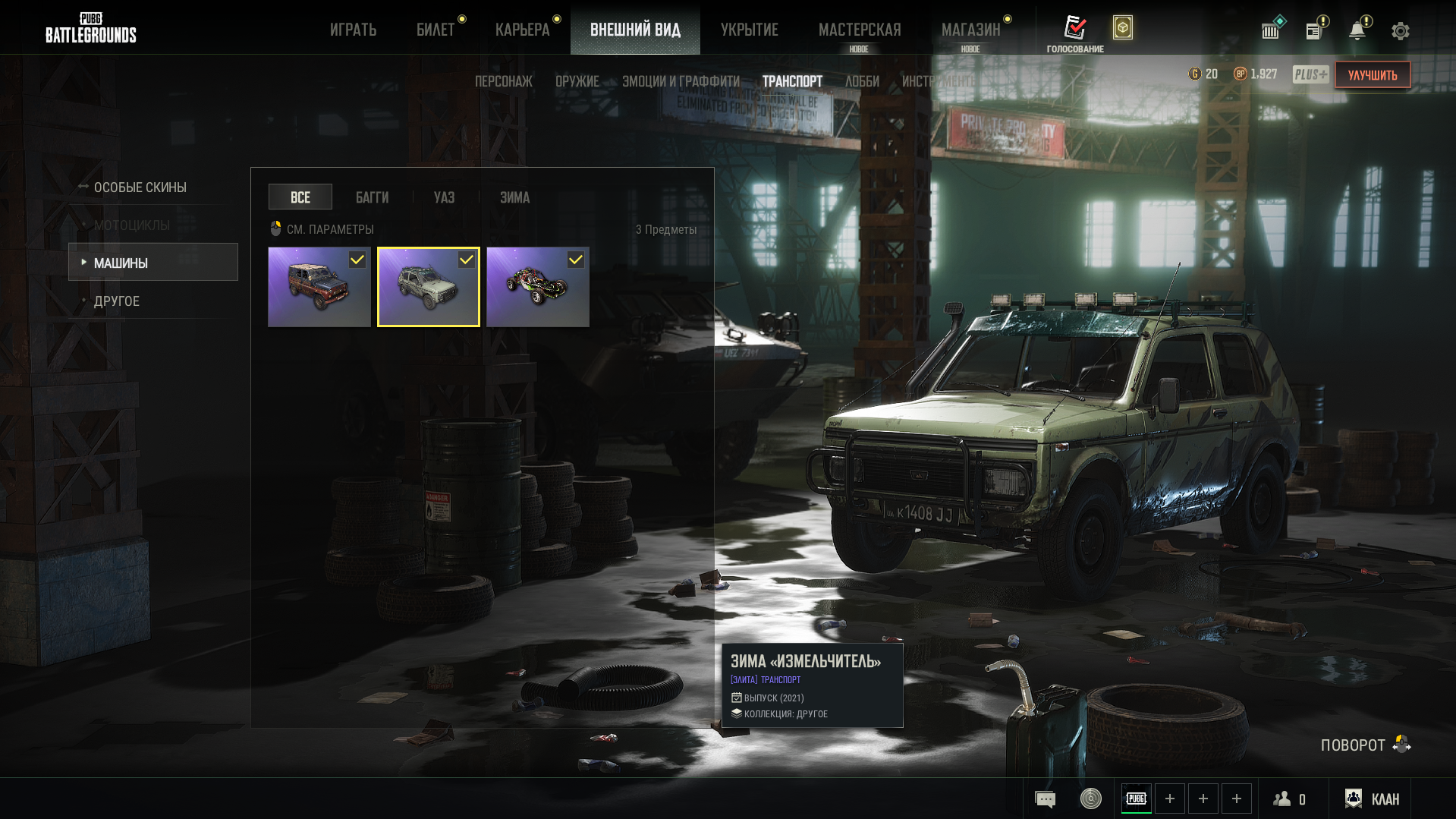This screenshot has height=819, width=1456.
Task: Check the bell notifications icon
Action: 1357,30
